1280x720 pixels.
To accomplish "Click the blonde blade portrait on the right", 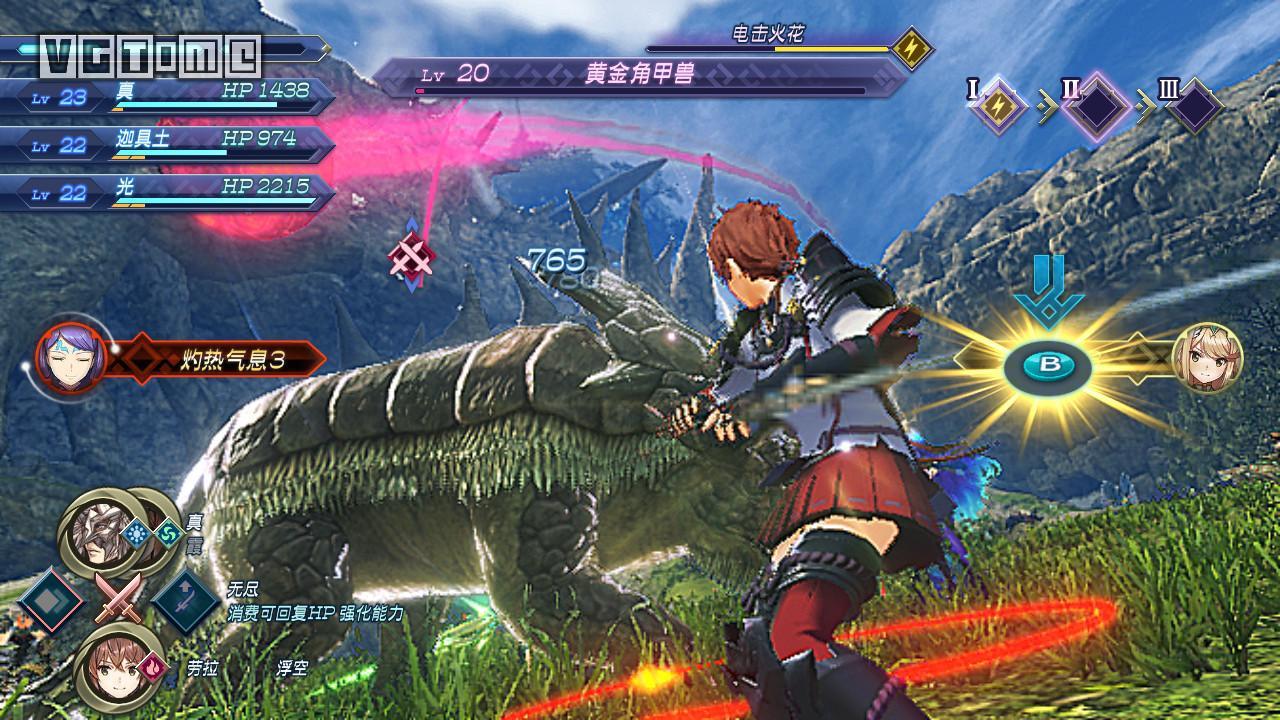I will pos(1205,358).
